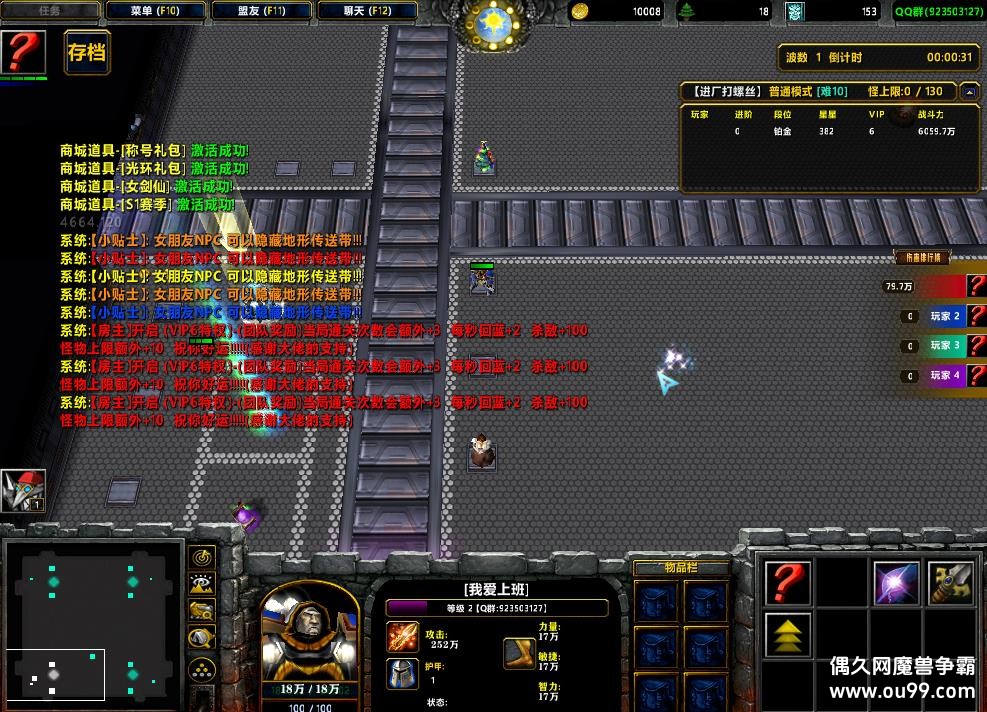The width and height of the screenshot is (987, 712).
Task: Open the 菜单 (F10) menu
Action: (154, 12)
